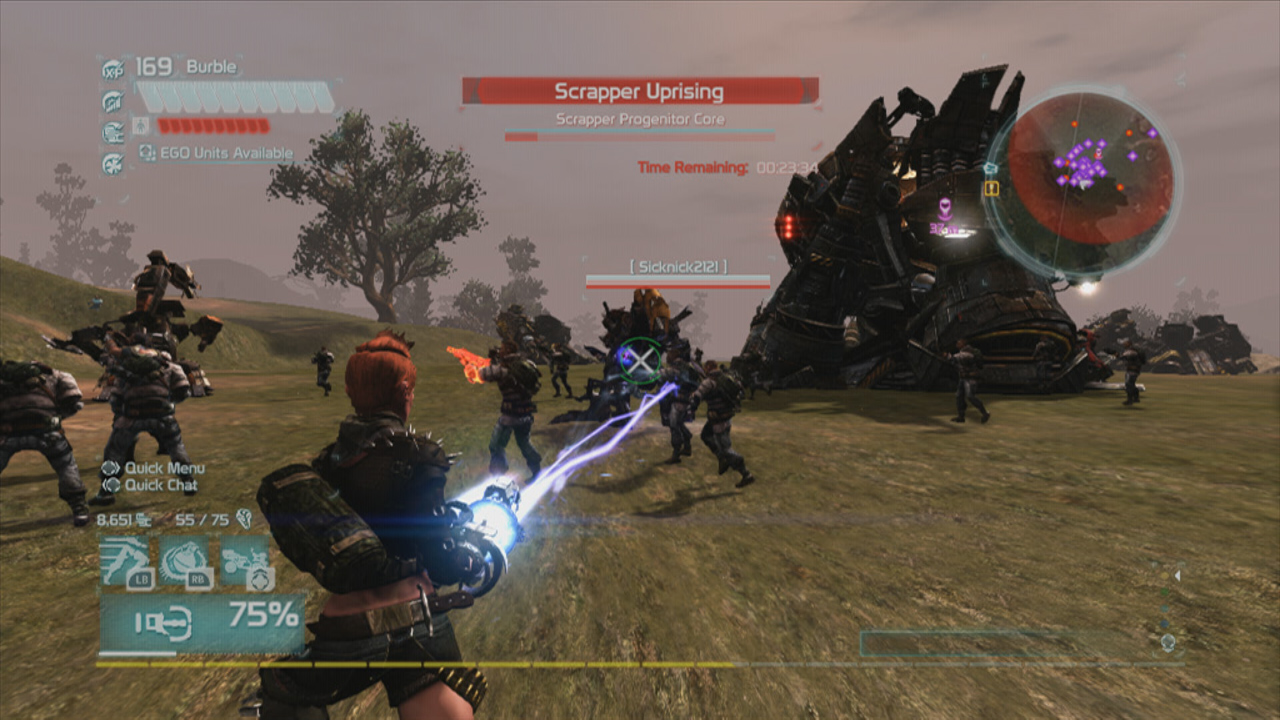Select the equipped weapon panel showing 75%
Screen dimensions: 1280x720
[x=202, y=621]
